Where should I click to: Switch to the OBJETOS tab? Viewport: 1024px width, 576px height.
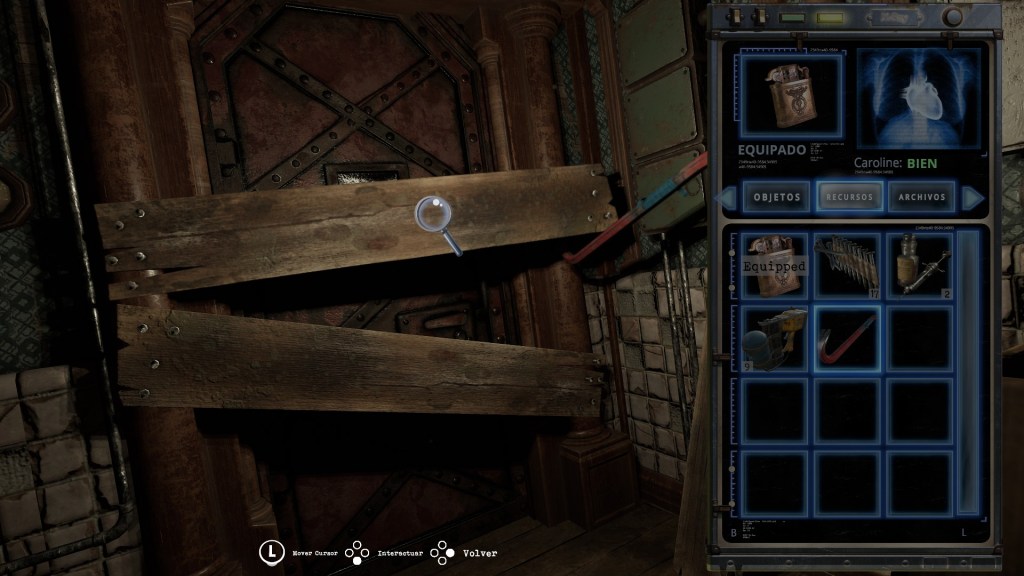point(775,196)
